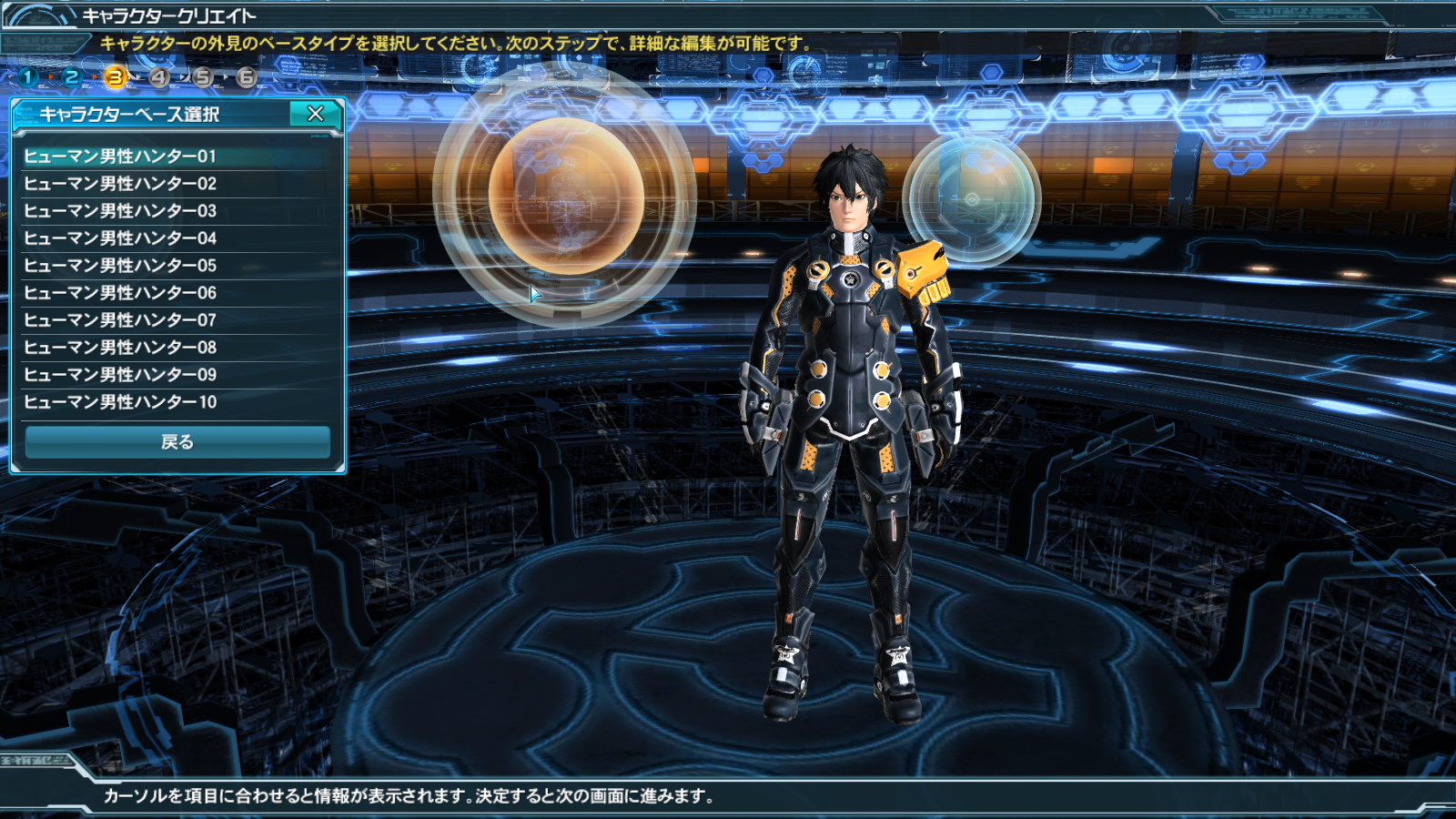Go to creation step 1 indicator
Viewport: 1456px width, 819px height.
[x=28, y=77]
